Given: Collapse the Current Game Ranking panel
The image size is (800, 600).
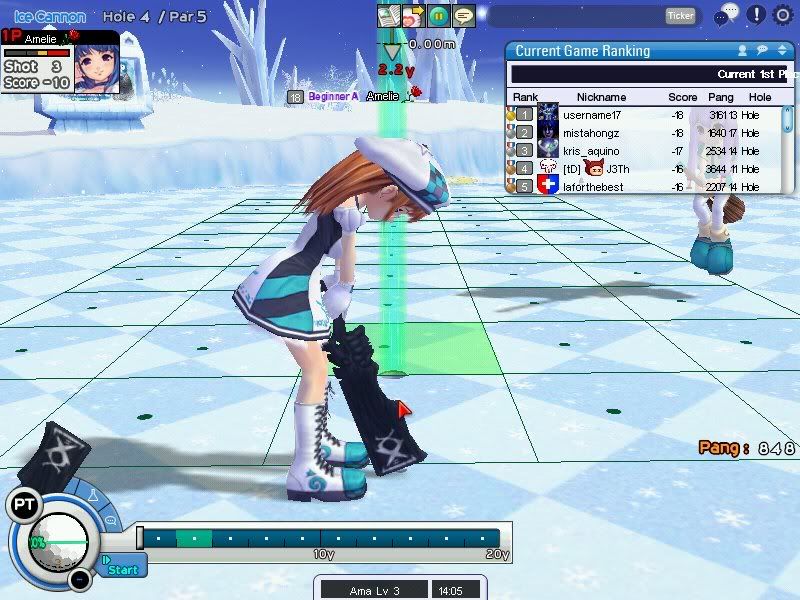Looking at the screenshot, I should point(781,50).
